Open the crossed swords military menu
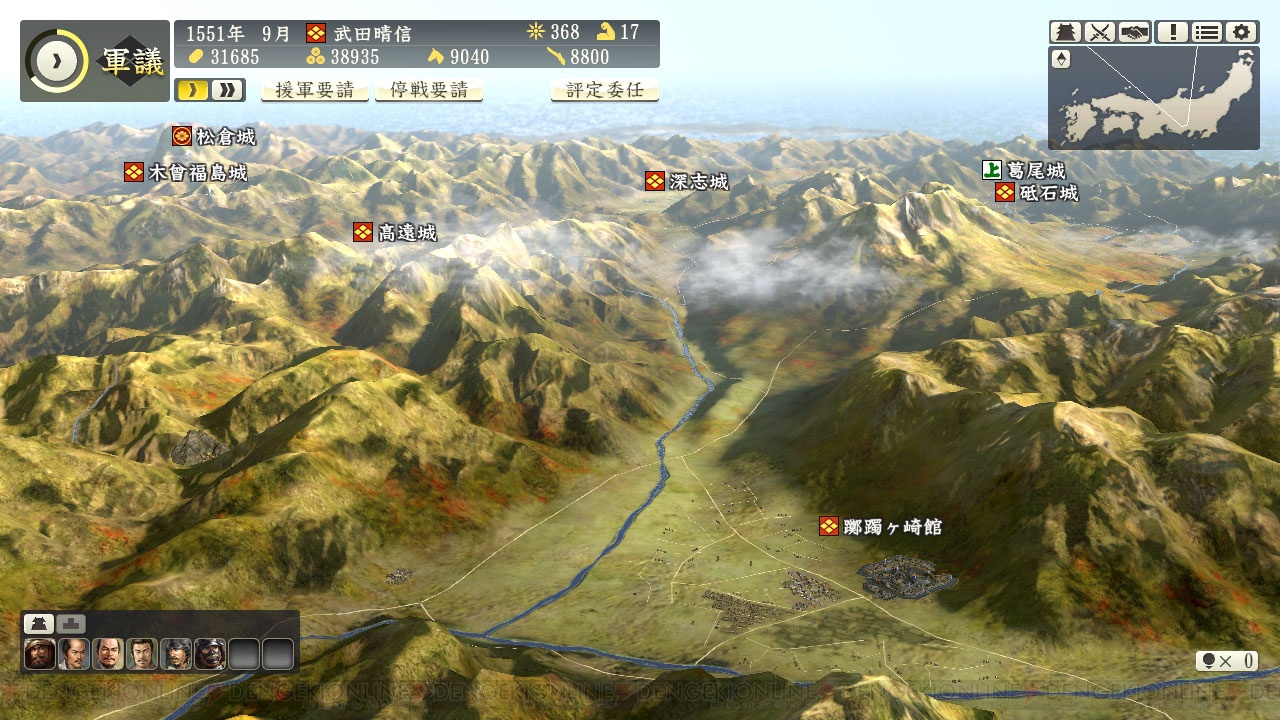This screenshot has height=720, width=1280. click(1100, 32)
